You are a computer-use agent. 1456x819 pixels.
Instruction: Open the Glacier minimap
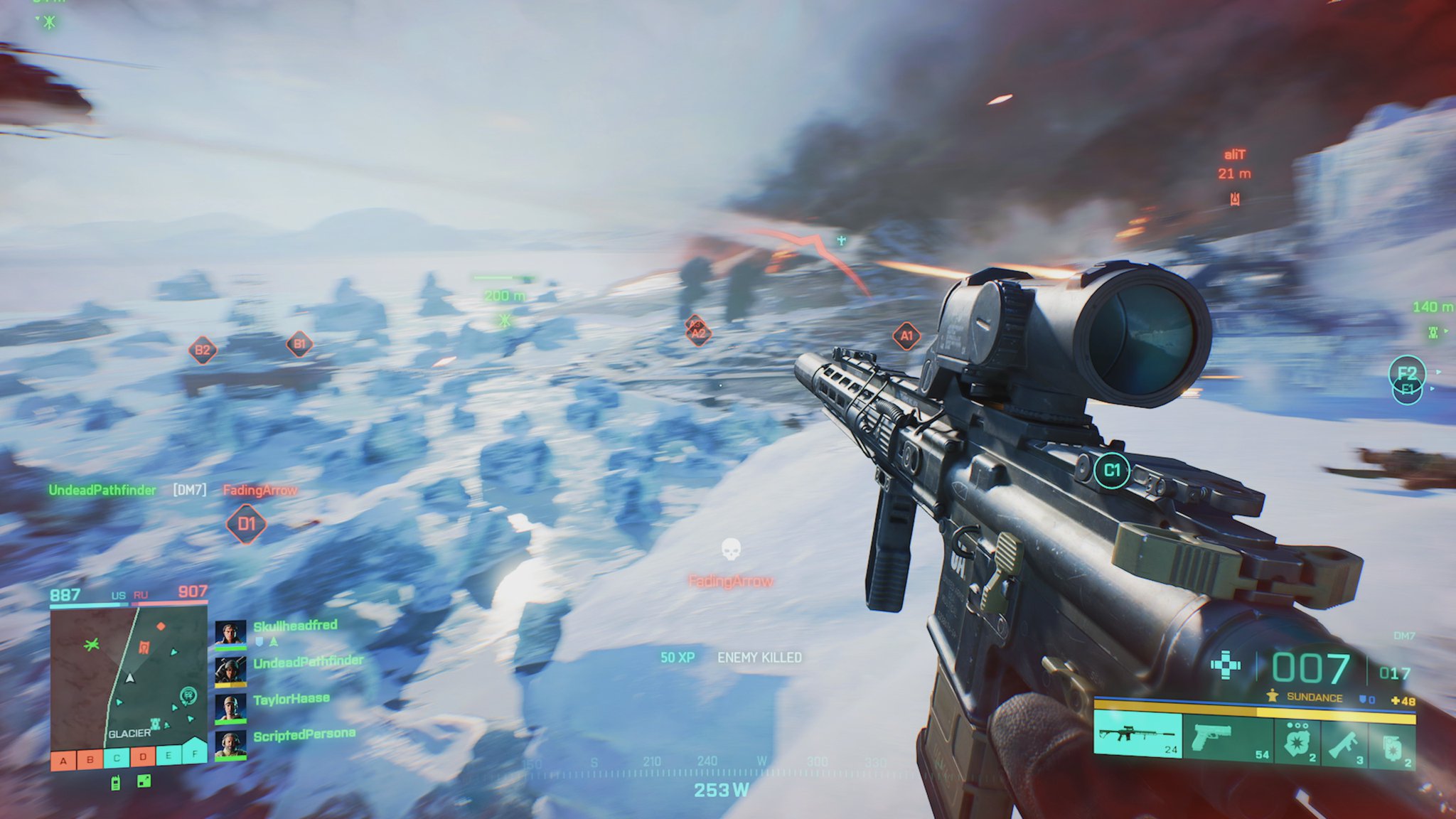pos(128,675)
